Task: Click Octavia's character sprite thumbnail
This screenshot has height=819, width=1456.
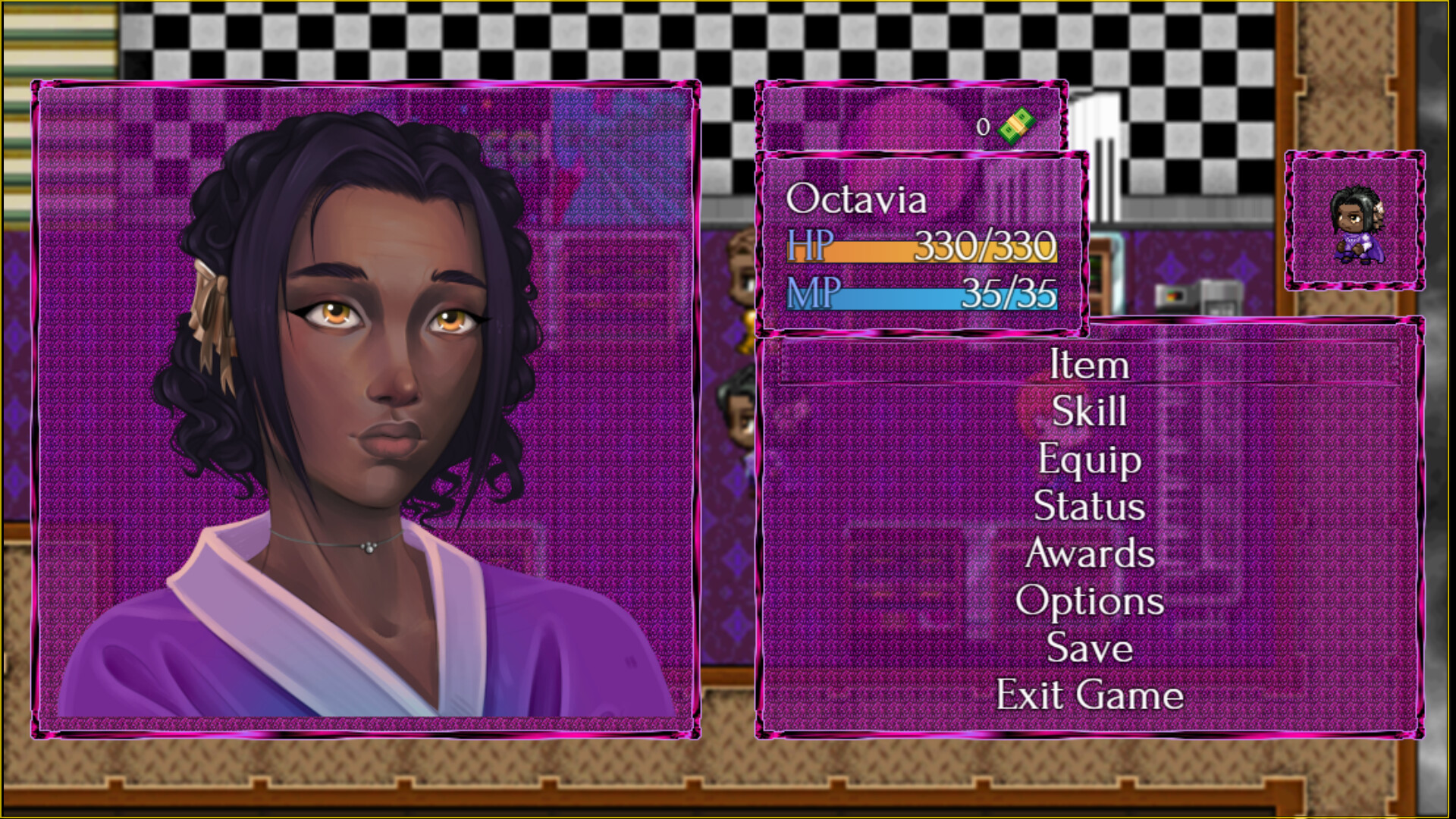Action: tap(1357, 224)
